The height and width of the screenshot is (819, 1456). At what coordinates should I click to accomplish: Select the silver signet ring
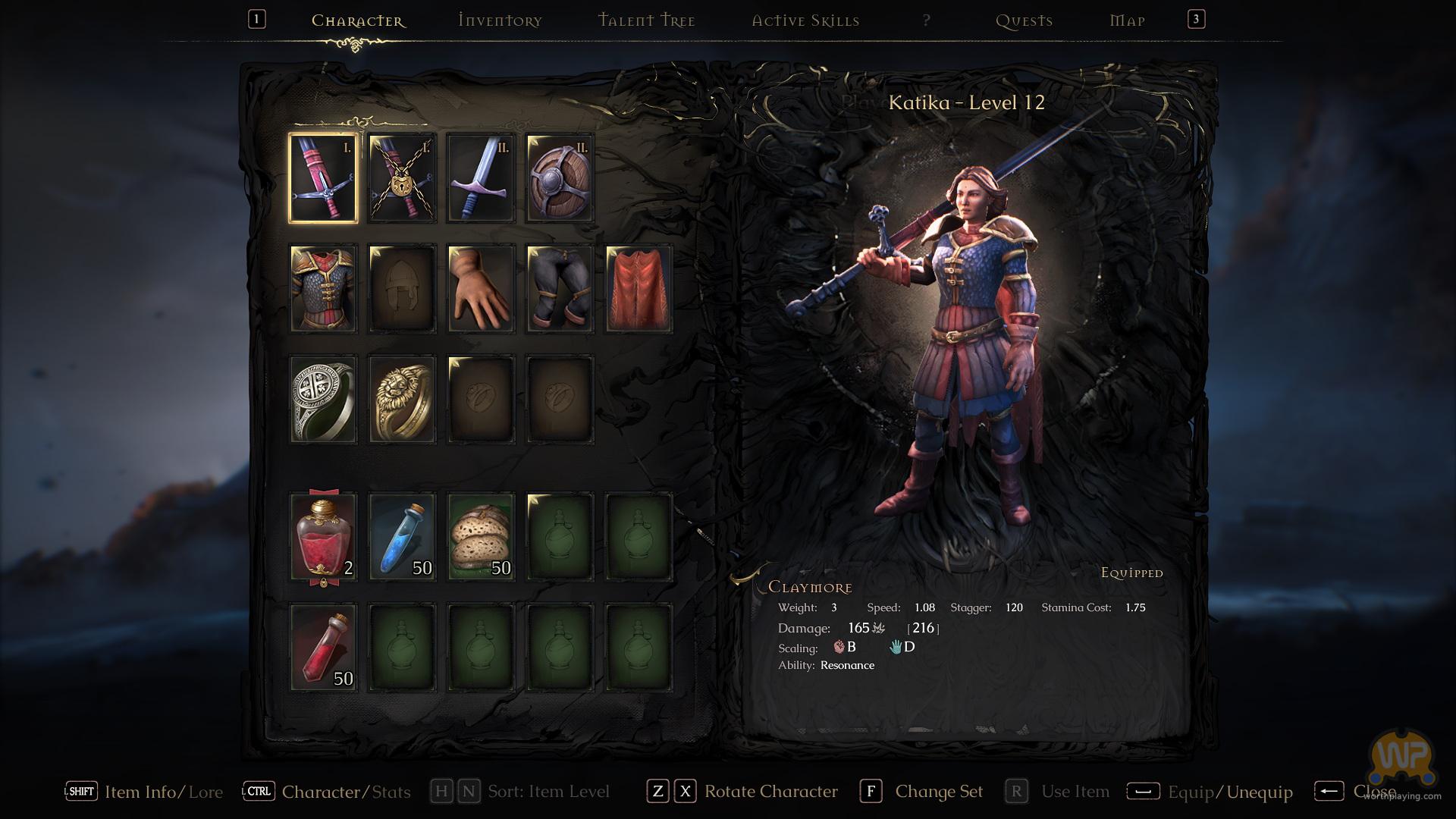(323, 399)
